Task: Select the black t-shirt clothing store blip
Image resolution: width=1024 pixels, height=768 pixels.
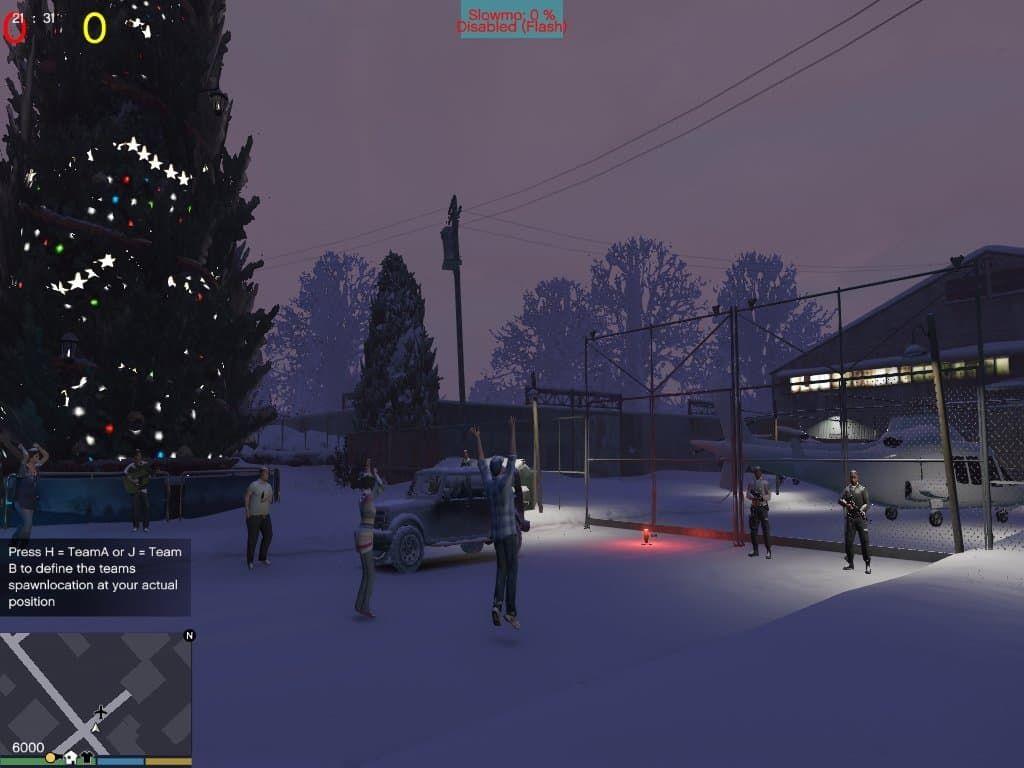Action: (87, 758)
